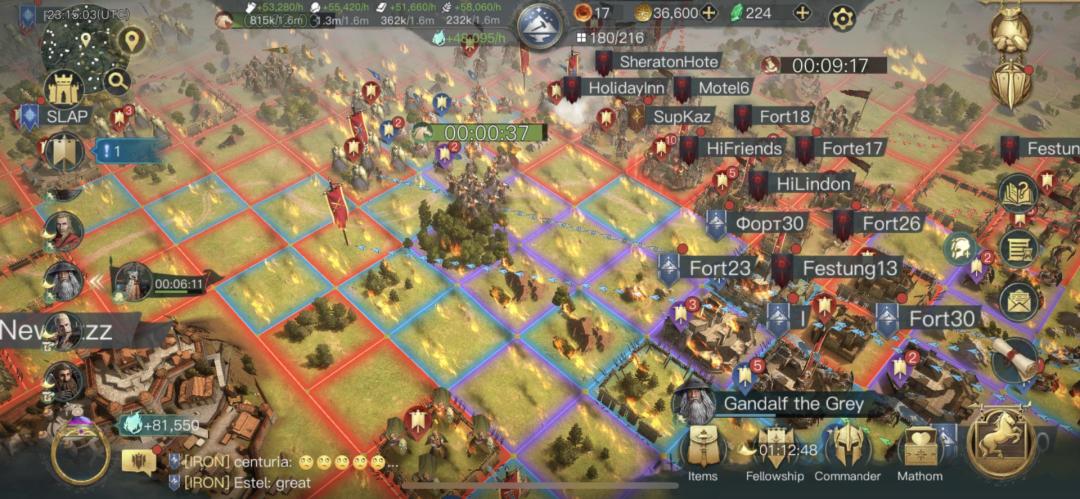The height and width of the screenshot is (499, 1080).
Task: Open the settings gear icon
Action: point(843,17)
